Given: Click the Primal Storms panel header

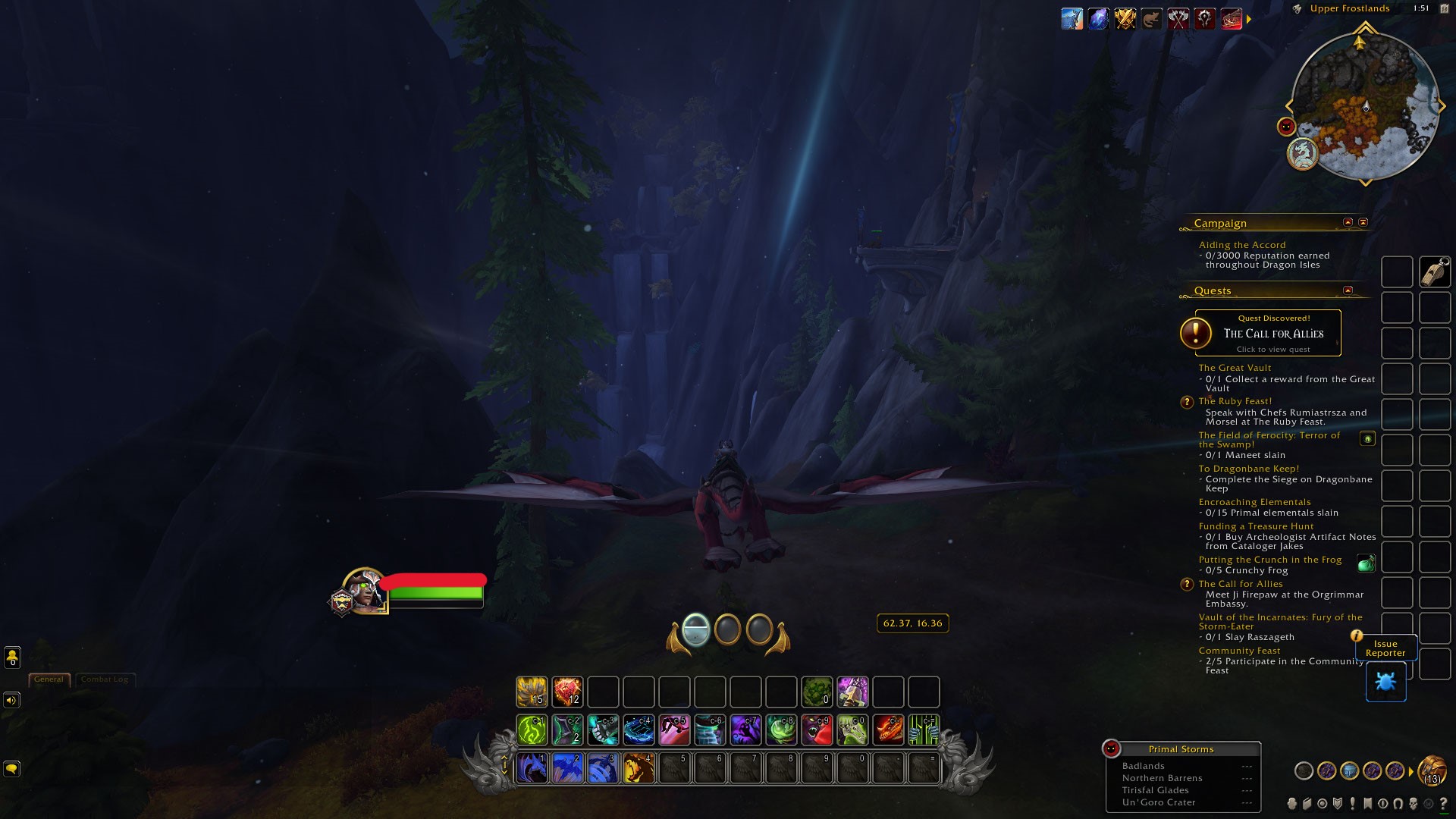Looking at the screenshot, I should tap(1181, 749).
